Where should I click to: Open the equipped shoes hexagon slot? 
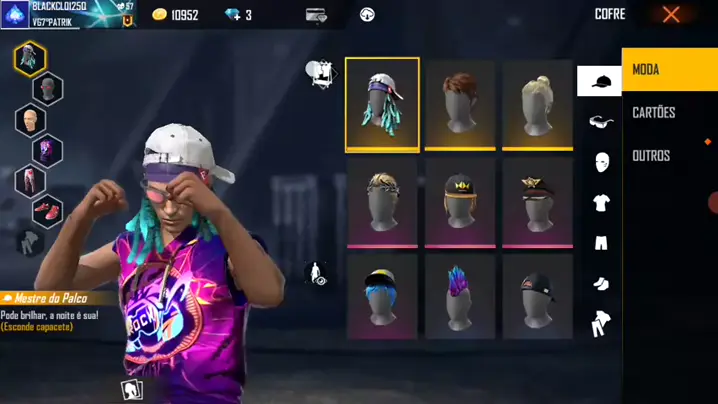click(47, 211)
